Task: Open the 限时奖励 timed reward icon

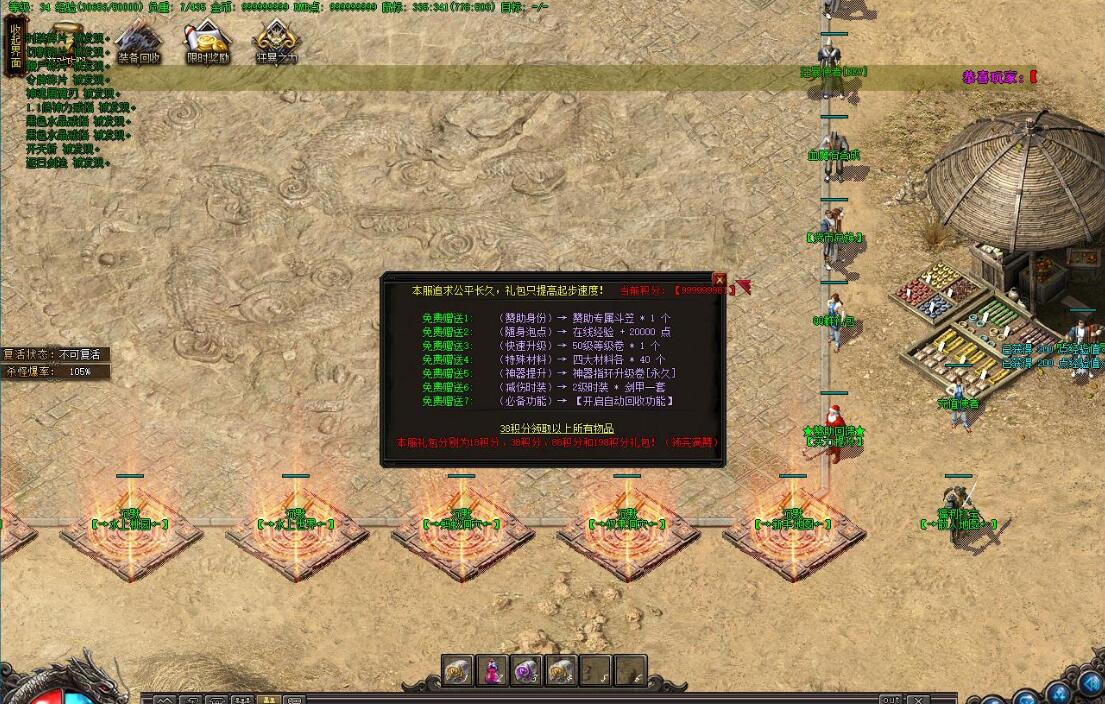Action: tap(208, 43)
